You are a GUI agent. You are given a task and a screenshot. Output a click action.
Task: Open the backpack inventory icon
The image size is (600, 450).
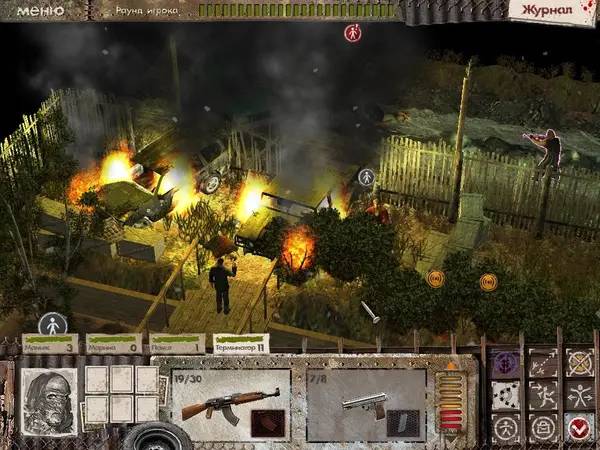coord(543,429)
